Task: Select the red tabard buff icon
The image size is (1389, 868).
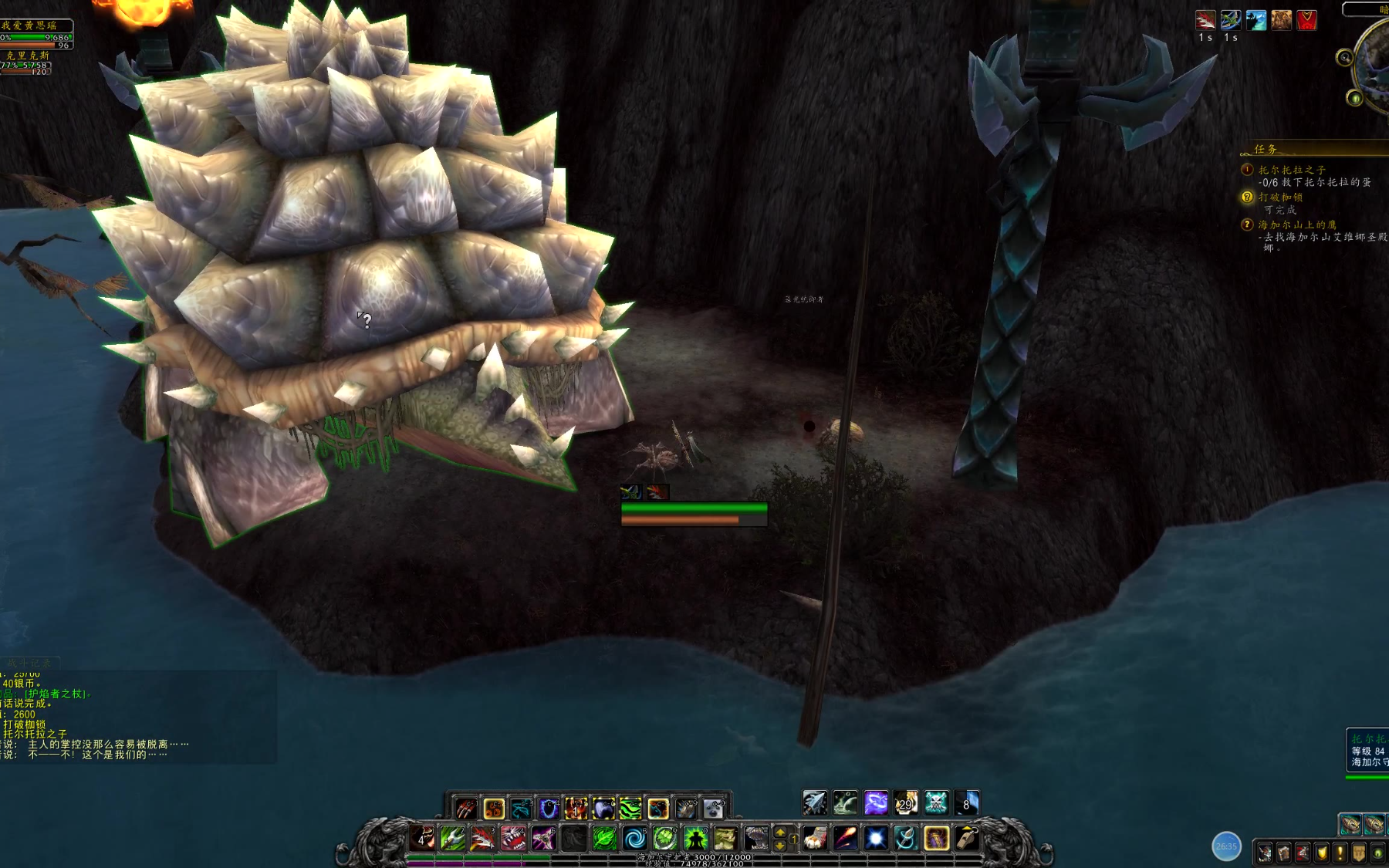Action: [x=1306, y=20]
